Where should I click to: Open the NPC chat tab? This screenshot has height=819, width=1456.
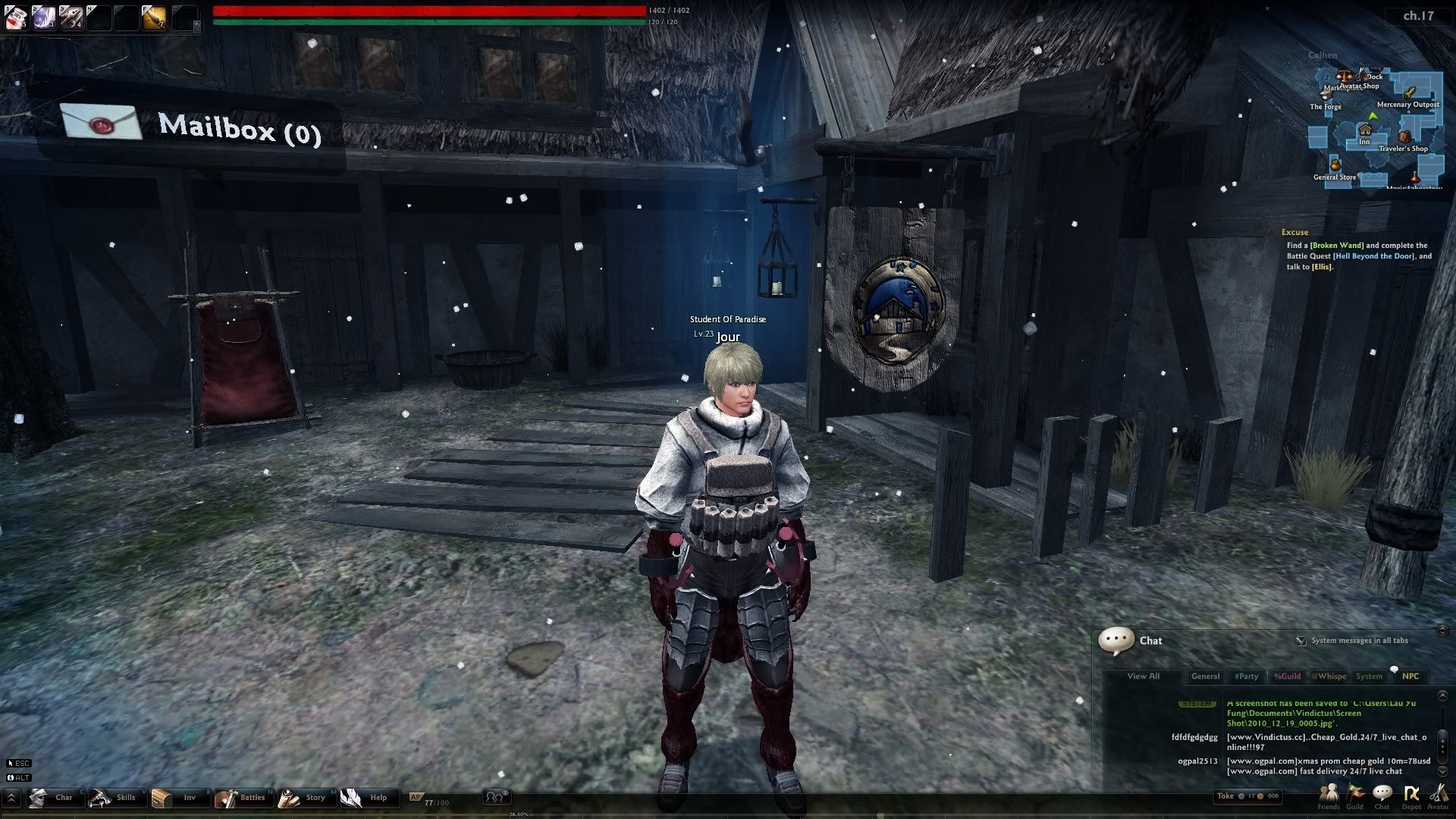1410,676
